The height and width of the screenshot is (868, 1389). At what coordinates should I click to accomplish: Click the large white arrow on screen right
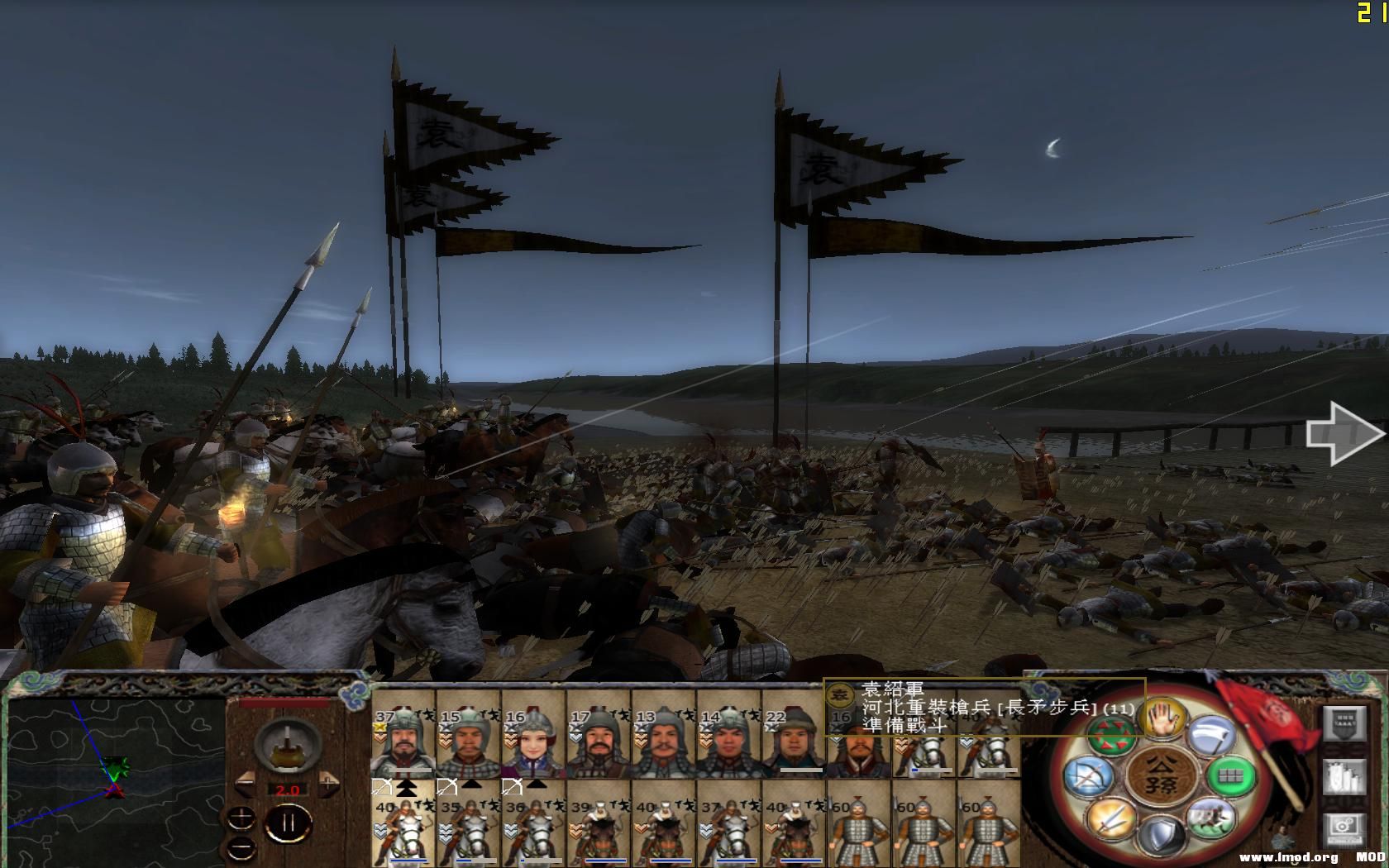1339,434
